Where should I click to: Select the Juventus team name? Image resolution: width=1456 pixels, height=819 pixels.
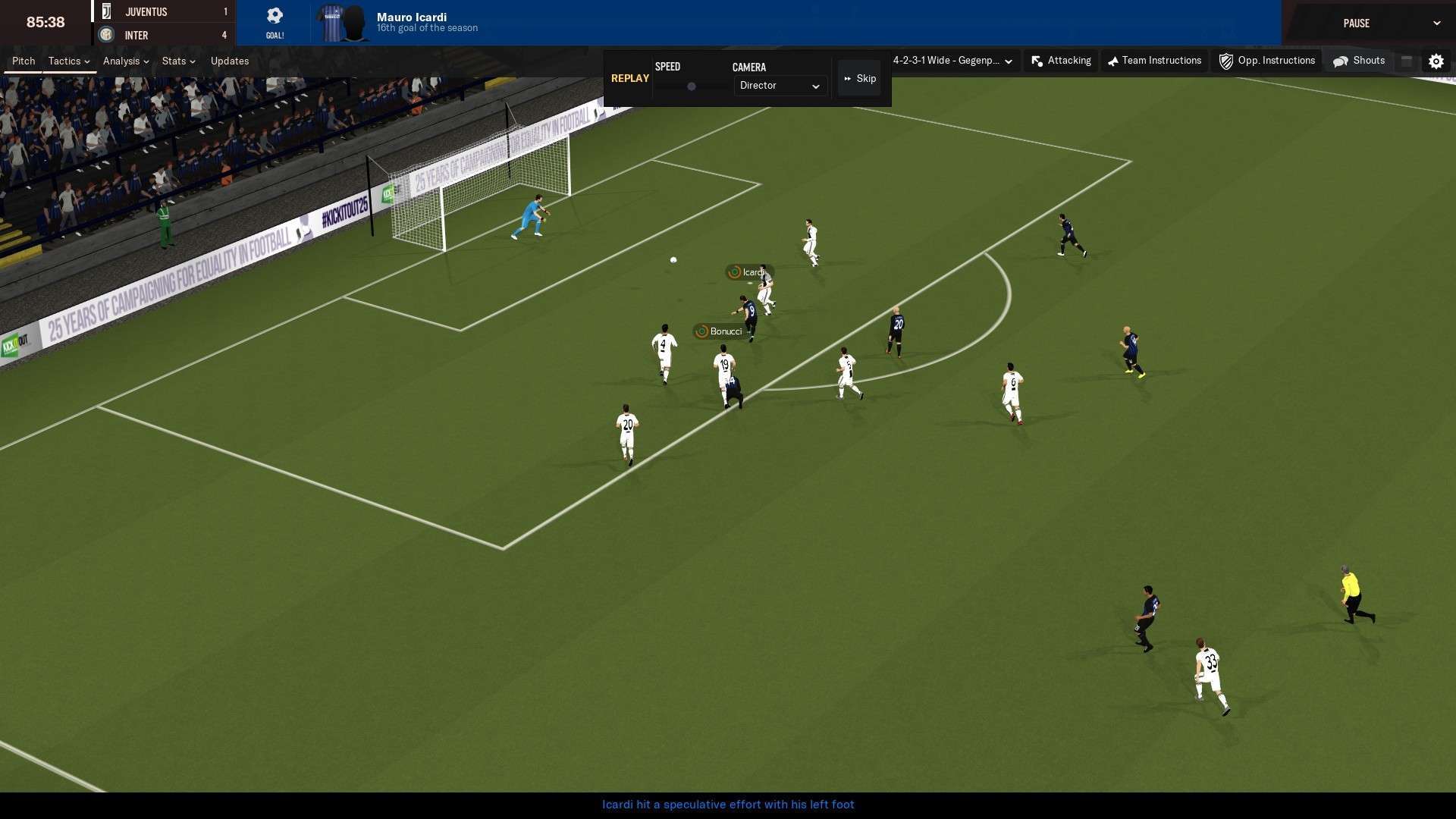tap(146, 12)
